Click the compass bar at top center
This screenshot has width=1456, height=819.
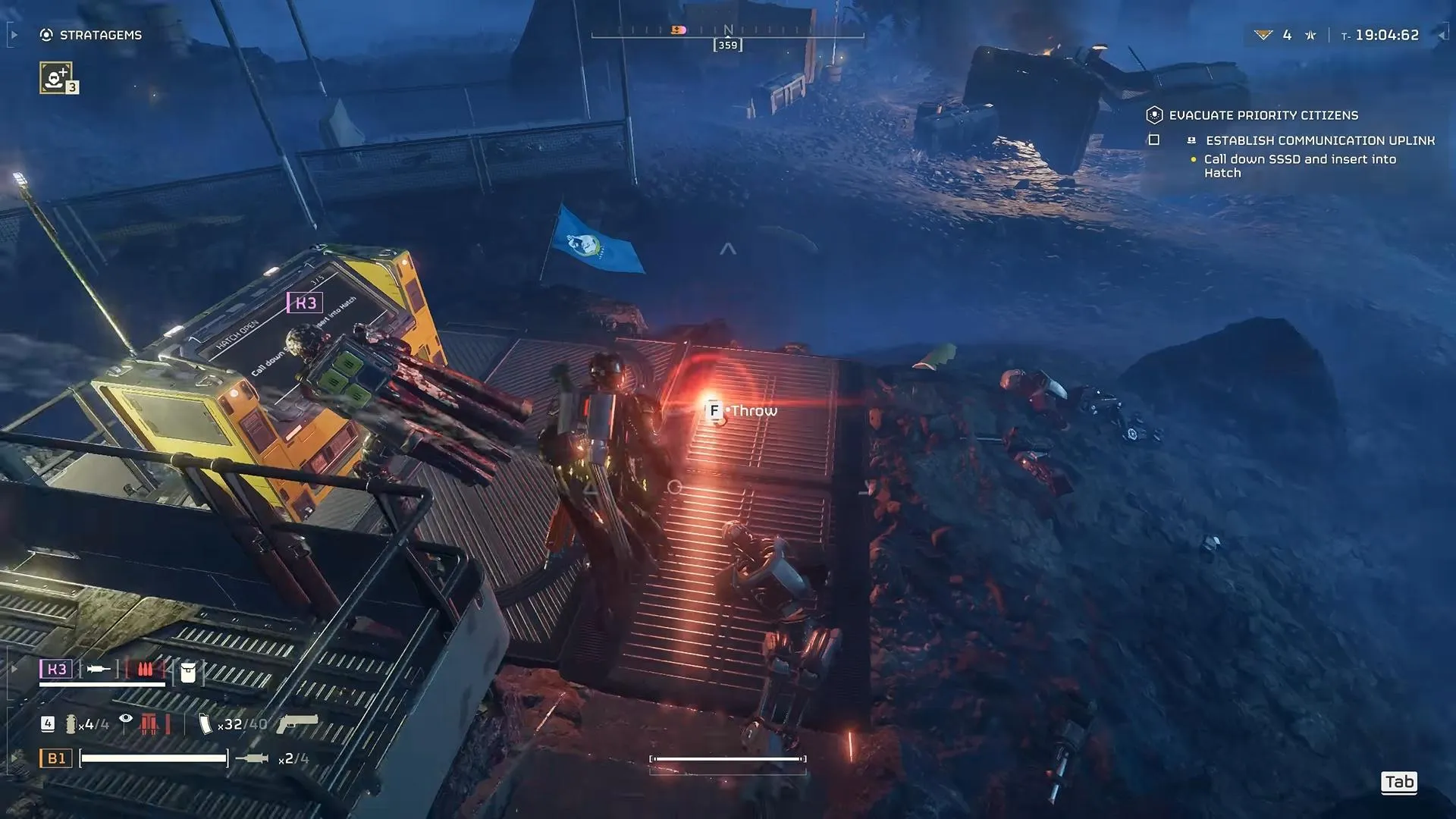(x=727, y=33)
